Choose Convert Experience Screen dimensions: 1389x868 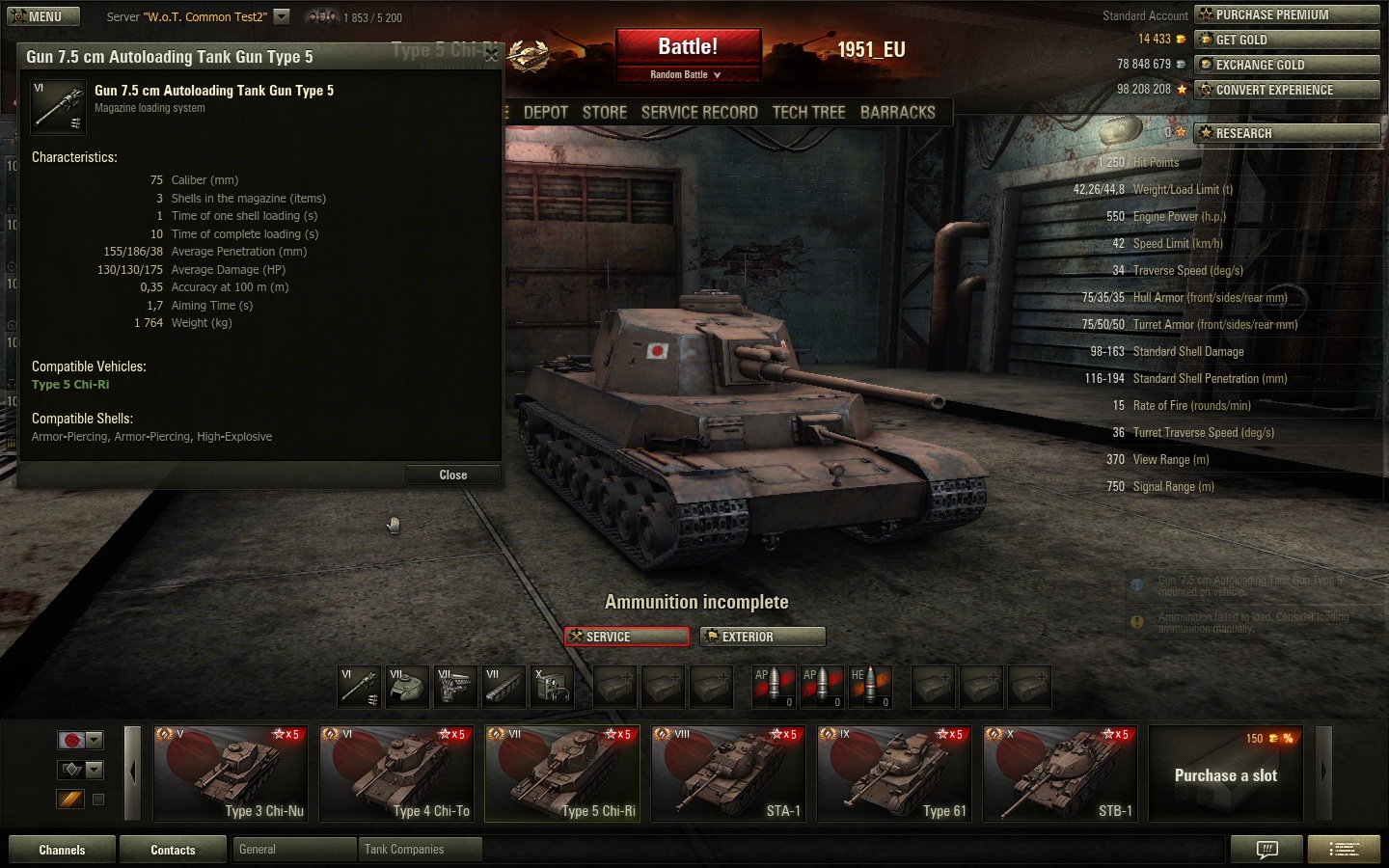tap(1287, 90)
